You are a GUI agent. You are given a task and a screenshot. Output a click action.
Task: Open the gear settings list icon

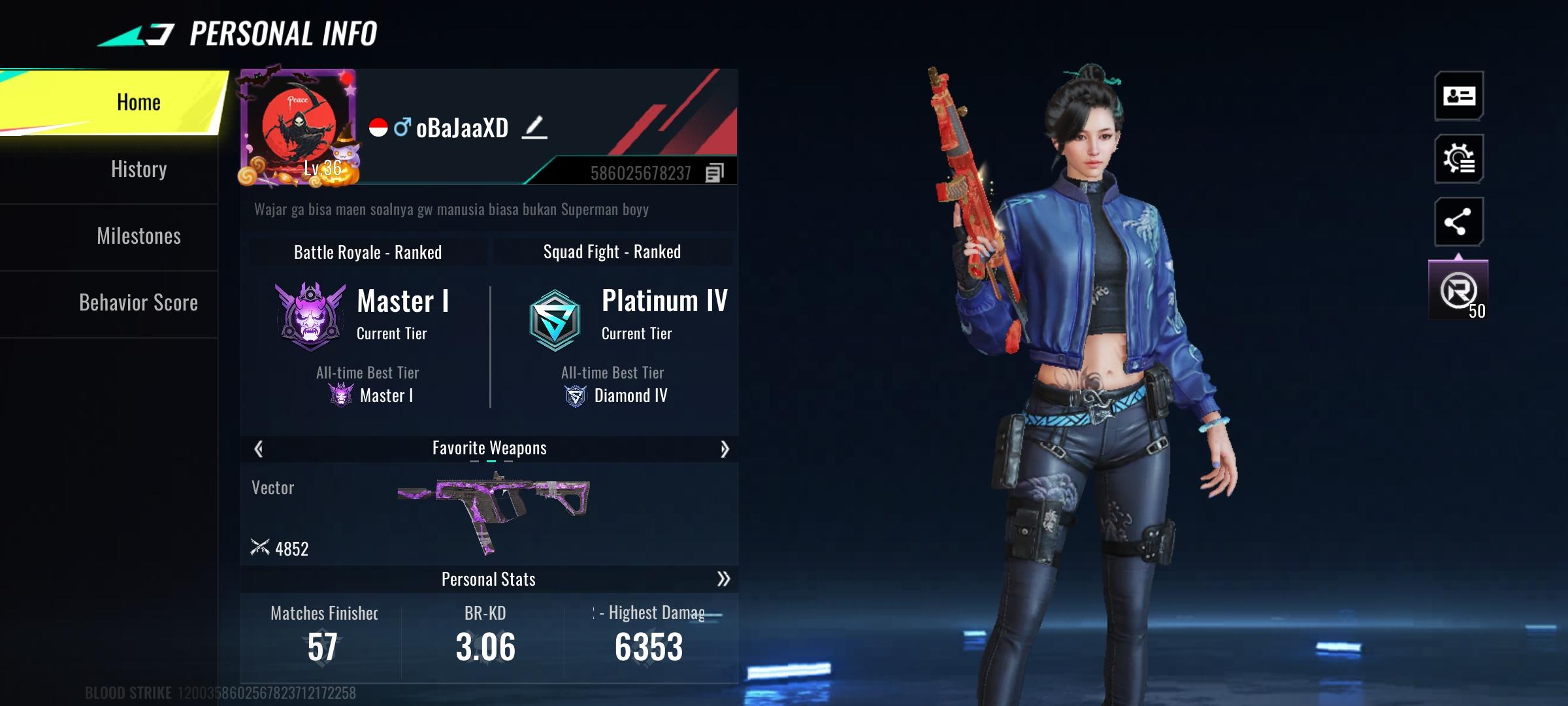pos(1459,159)
